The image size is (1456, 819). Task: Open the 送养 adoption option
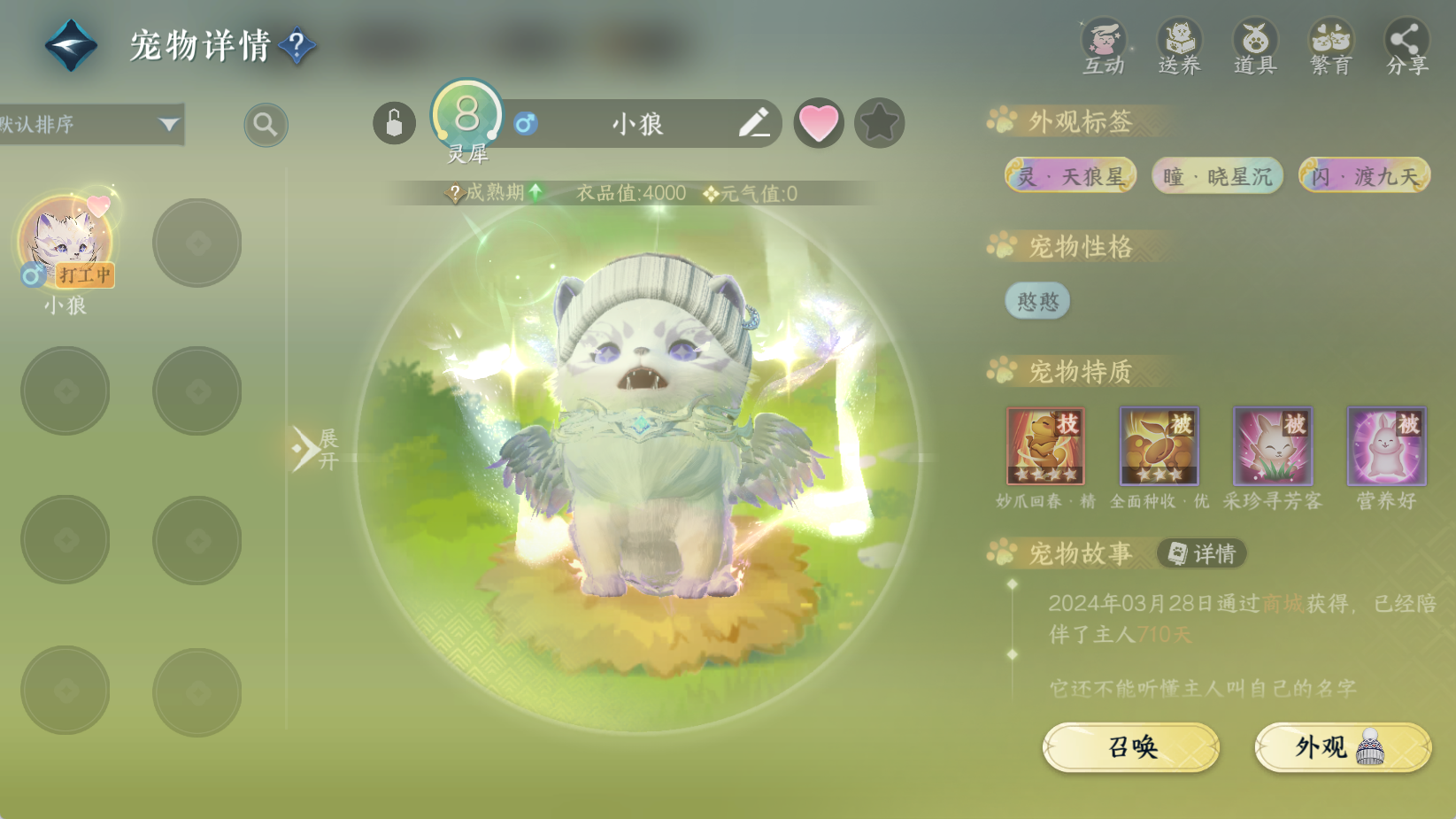pos(1179,48)
